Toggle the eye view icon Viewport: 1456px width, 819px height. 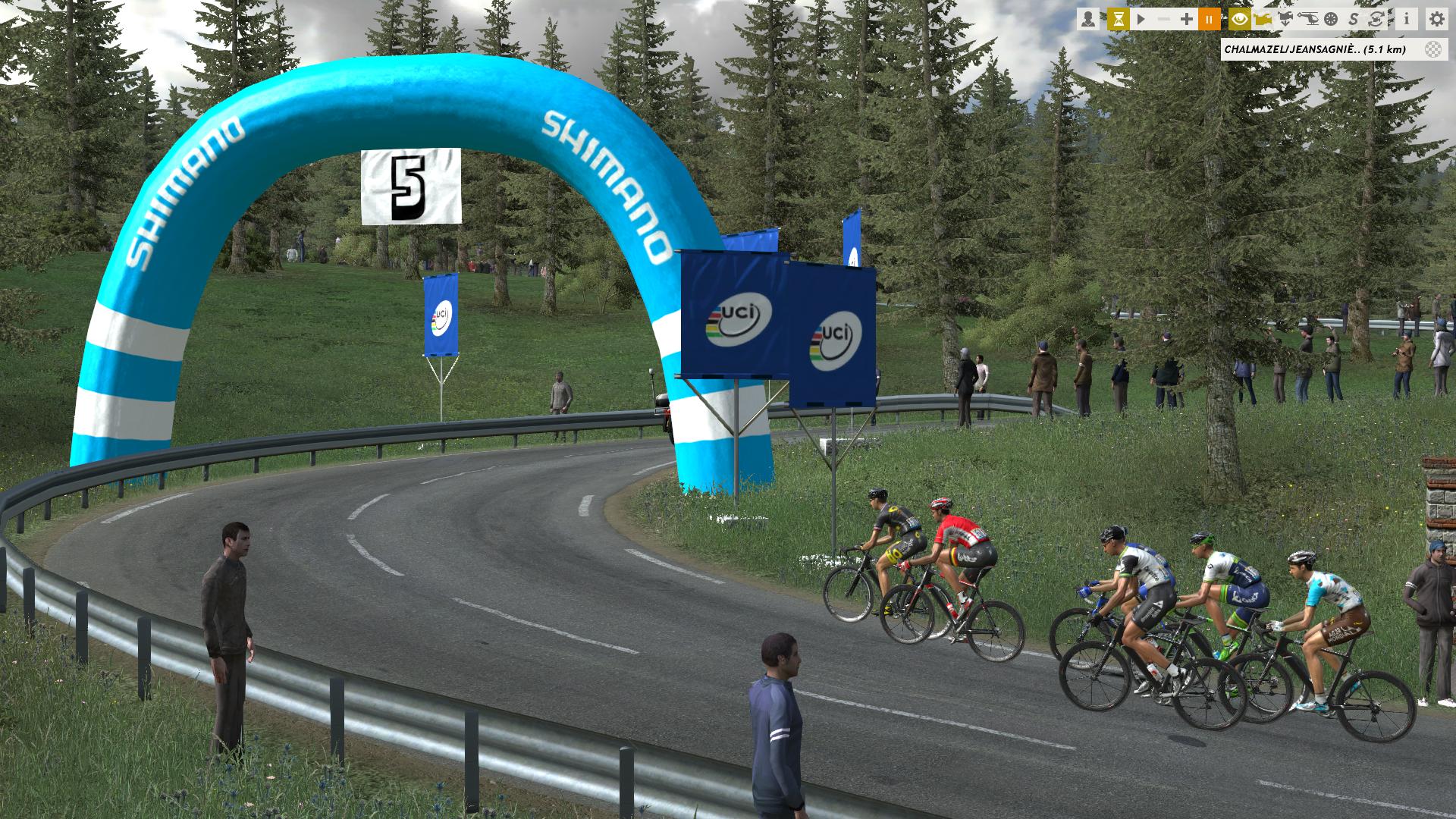[1240, 19]
